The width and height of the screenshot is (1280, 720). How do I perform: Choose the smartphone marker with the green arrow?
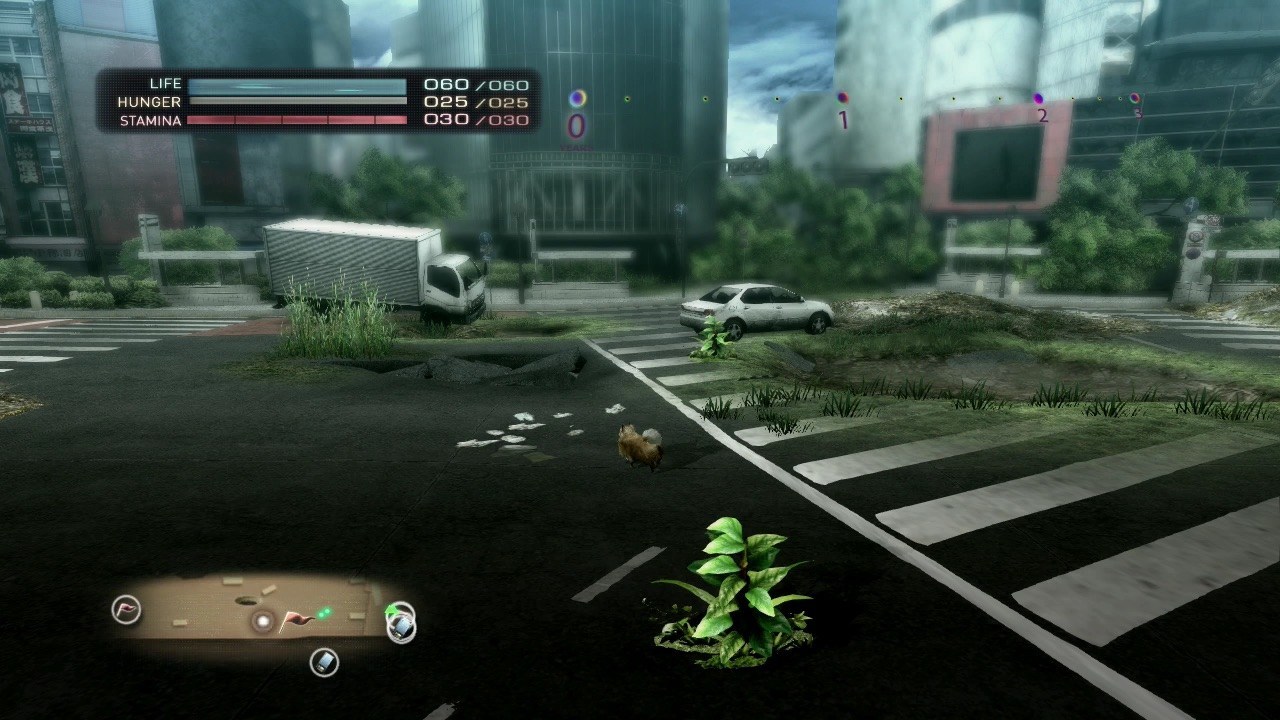click(x=401, y=624)
